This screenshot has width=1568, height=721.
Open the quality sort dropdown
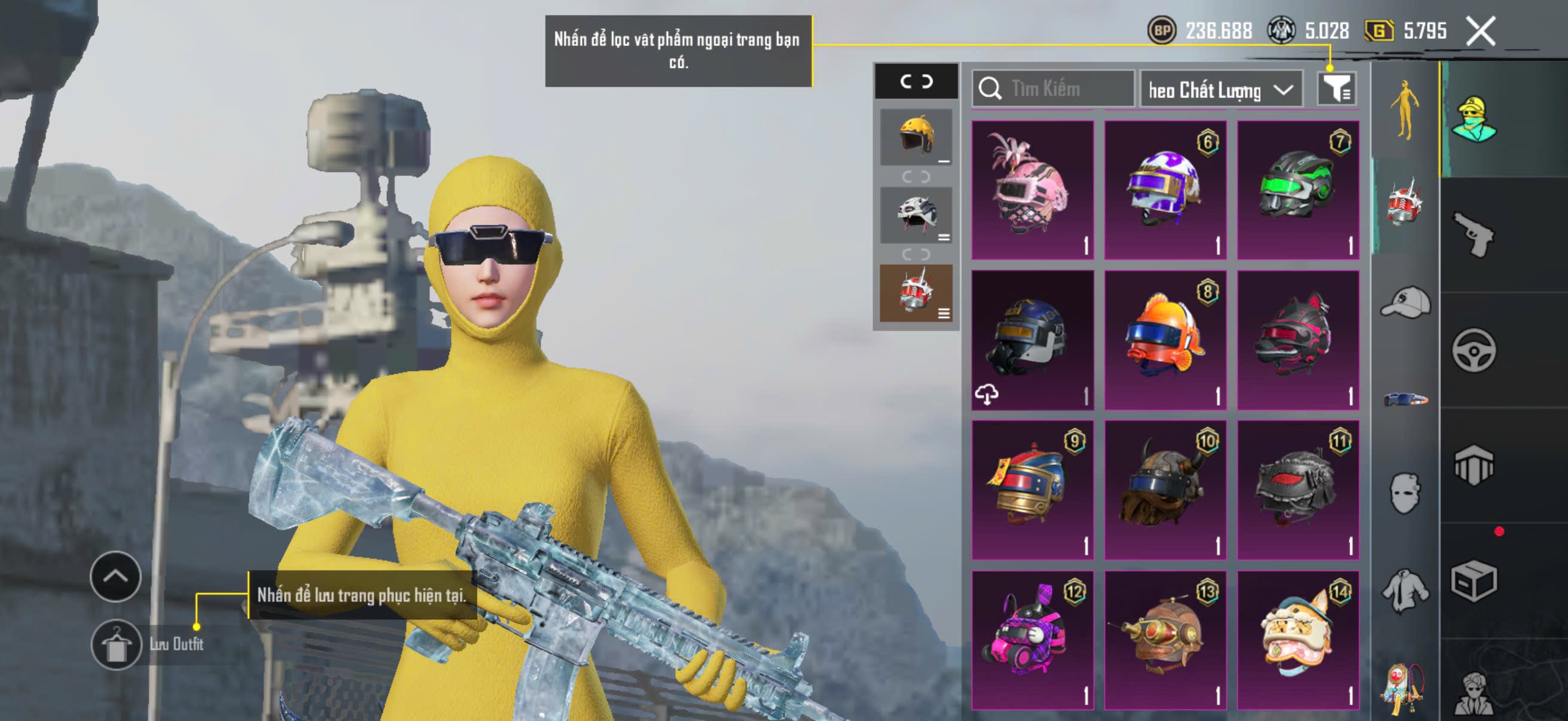(1221, 90)
